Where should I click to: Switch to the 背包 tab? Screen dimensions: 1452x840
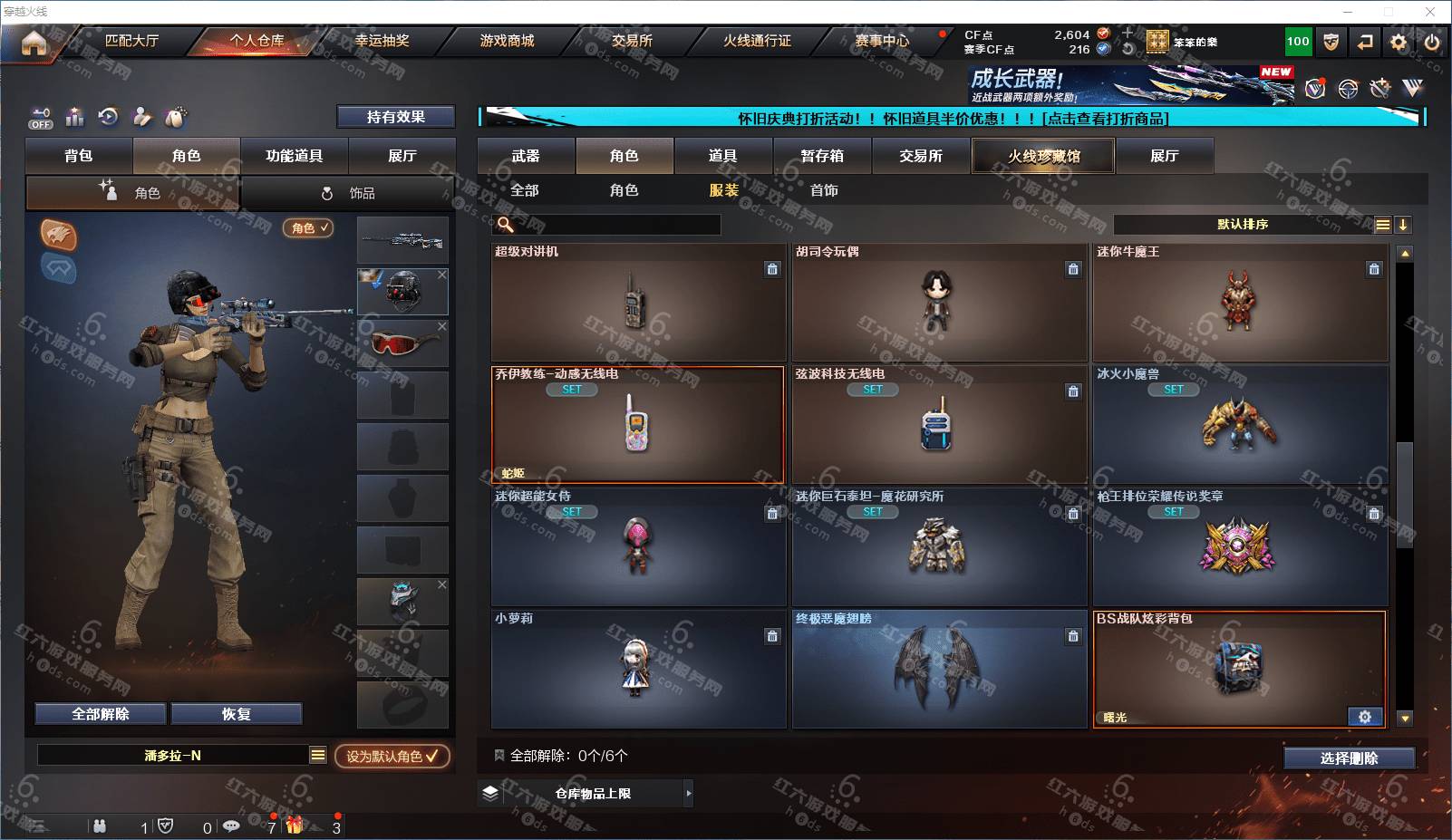point(79,156)
